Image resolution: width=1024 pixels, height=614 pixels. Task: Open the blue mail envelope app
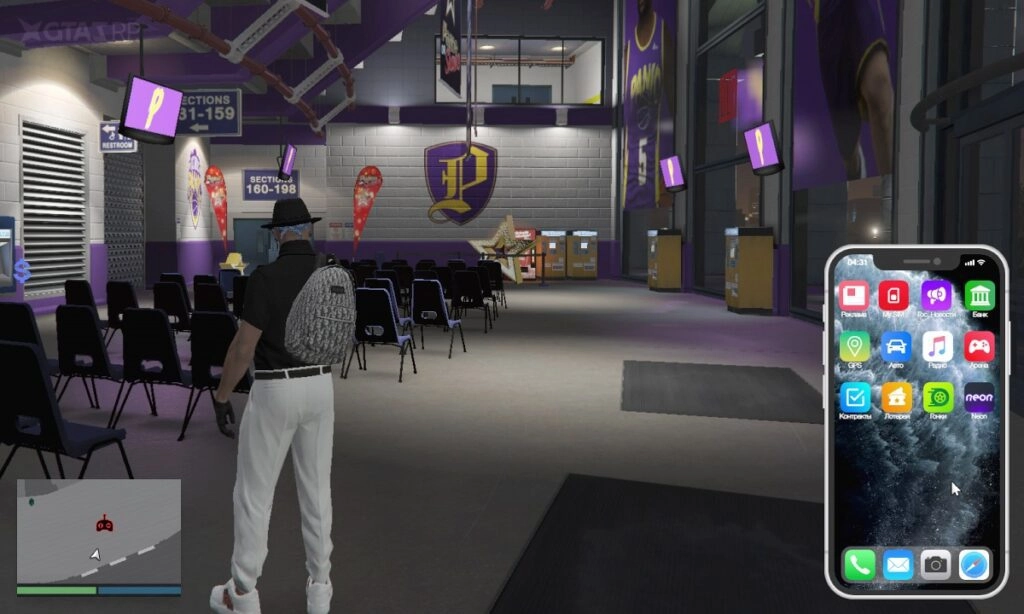point(897,565)
